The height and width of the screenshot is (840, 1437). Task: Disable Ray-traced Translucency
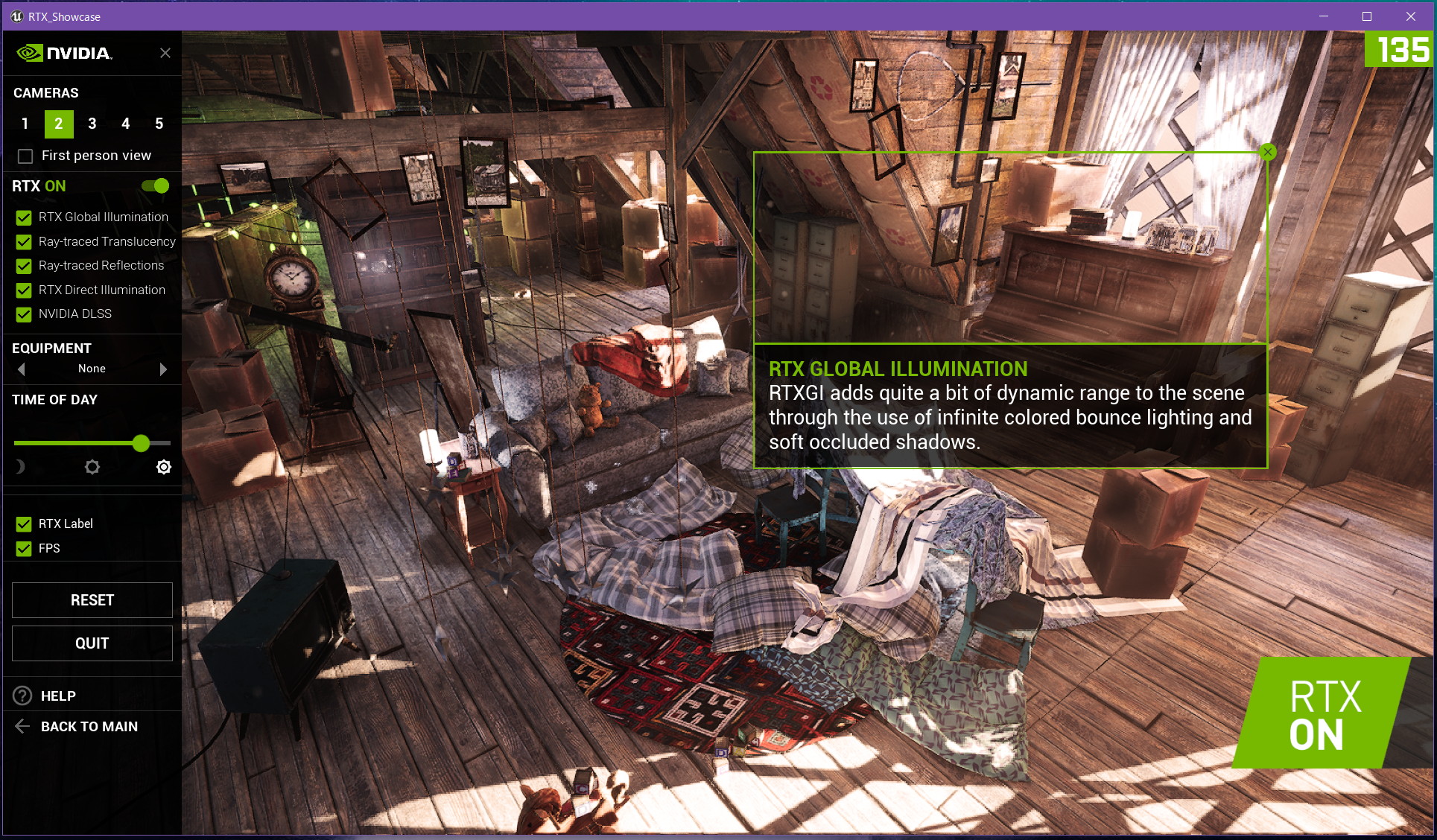coord(24,242)
